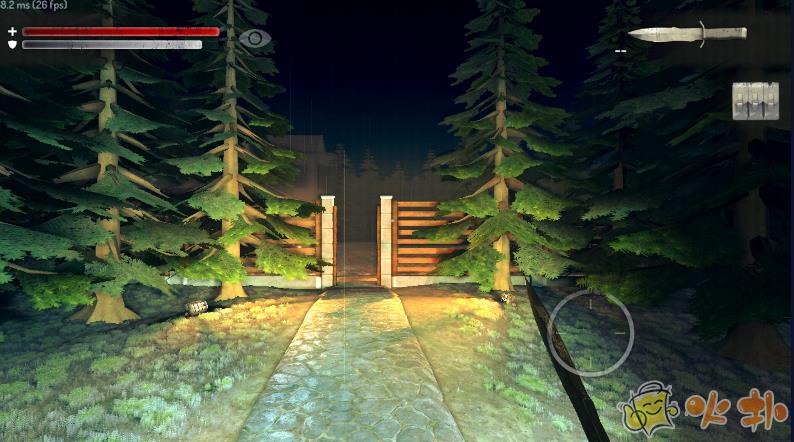Open the gray ammo pouch icon

click(x=755, y=101)
